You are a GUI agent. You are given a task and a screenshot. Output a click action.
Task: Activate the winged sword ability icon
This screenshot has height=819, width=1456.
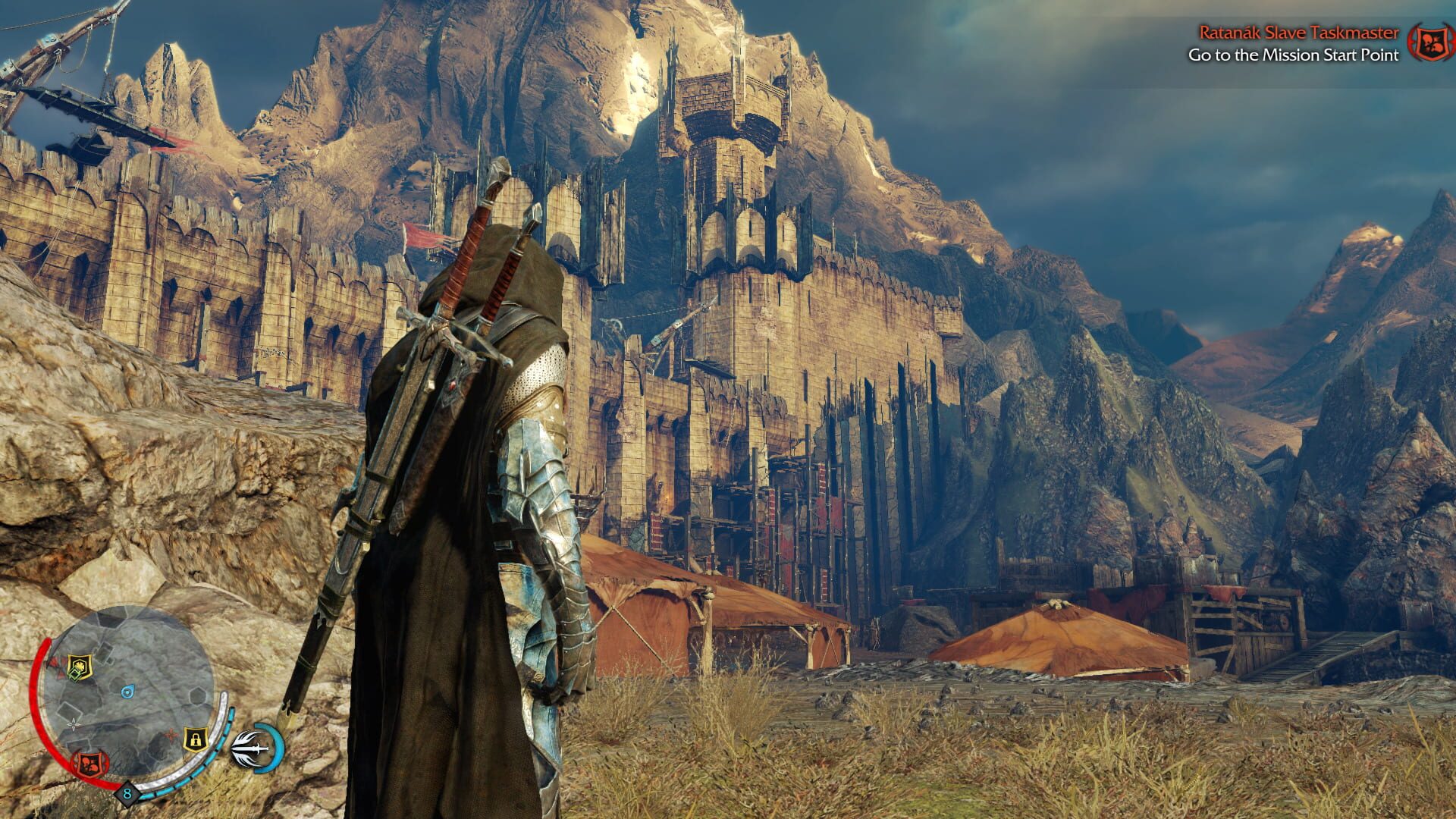pos(253,748)
